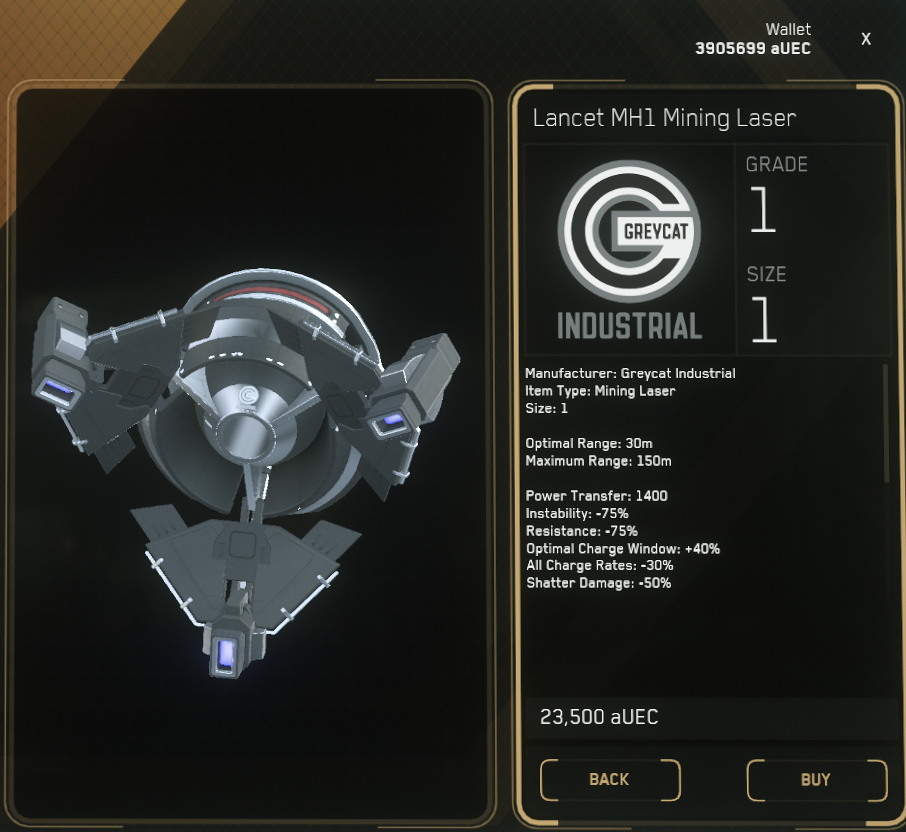Close the shop window with X
Viewport: 906px width, 832px height.
coord(866,39)
